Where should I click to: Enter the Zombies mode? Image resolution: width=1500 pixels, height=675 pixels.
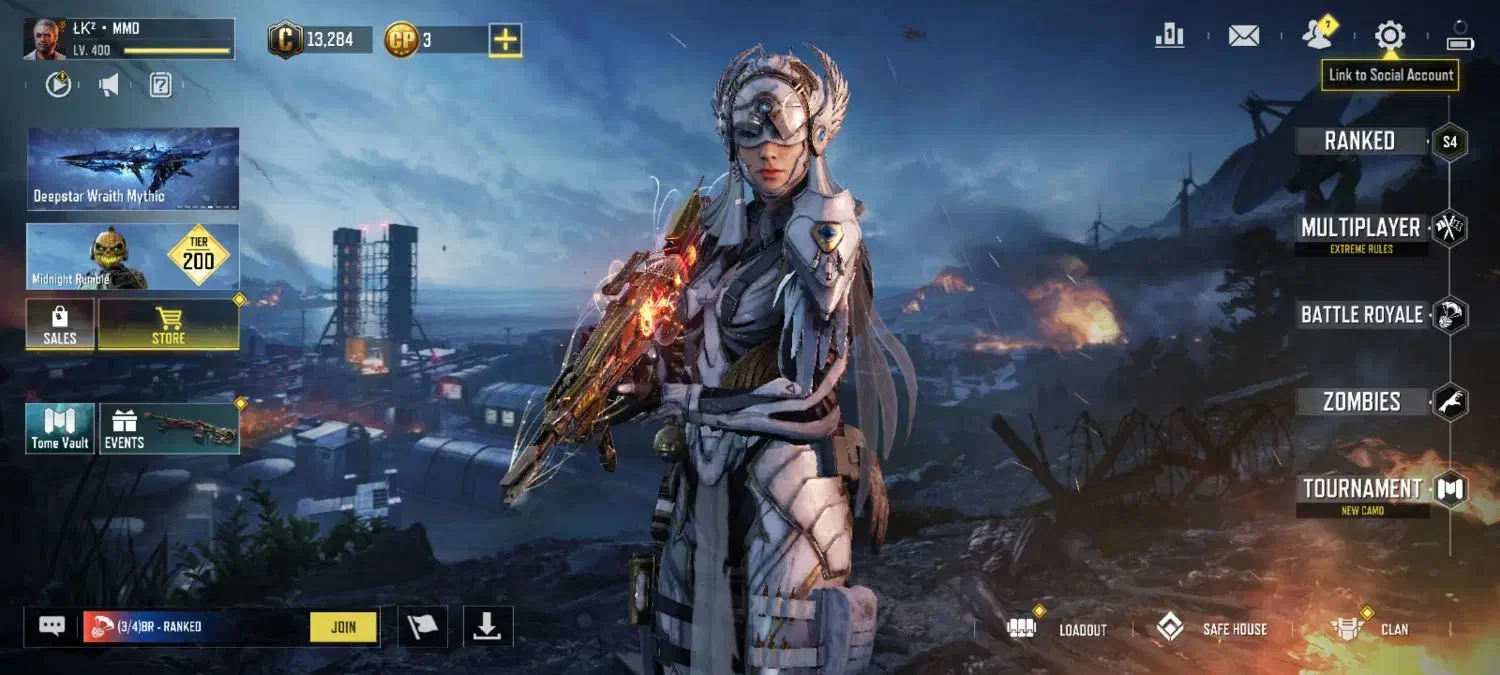[x=1361, y=402]
